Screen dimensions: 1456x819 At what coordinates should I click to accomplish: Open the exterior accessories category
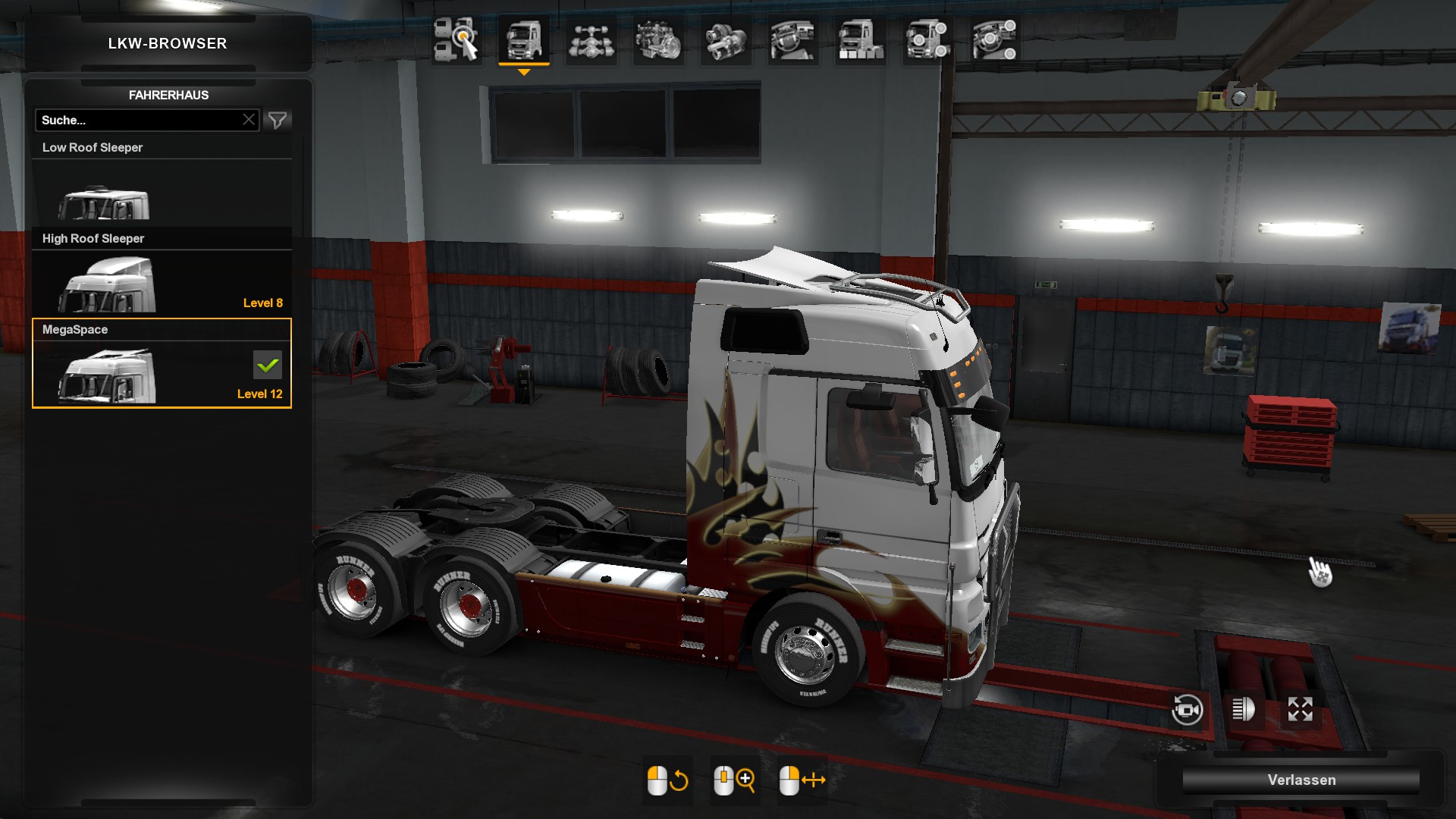coord(927,40)
